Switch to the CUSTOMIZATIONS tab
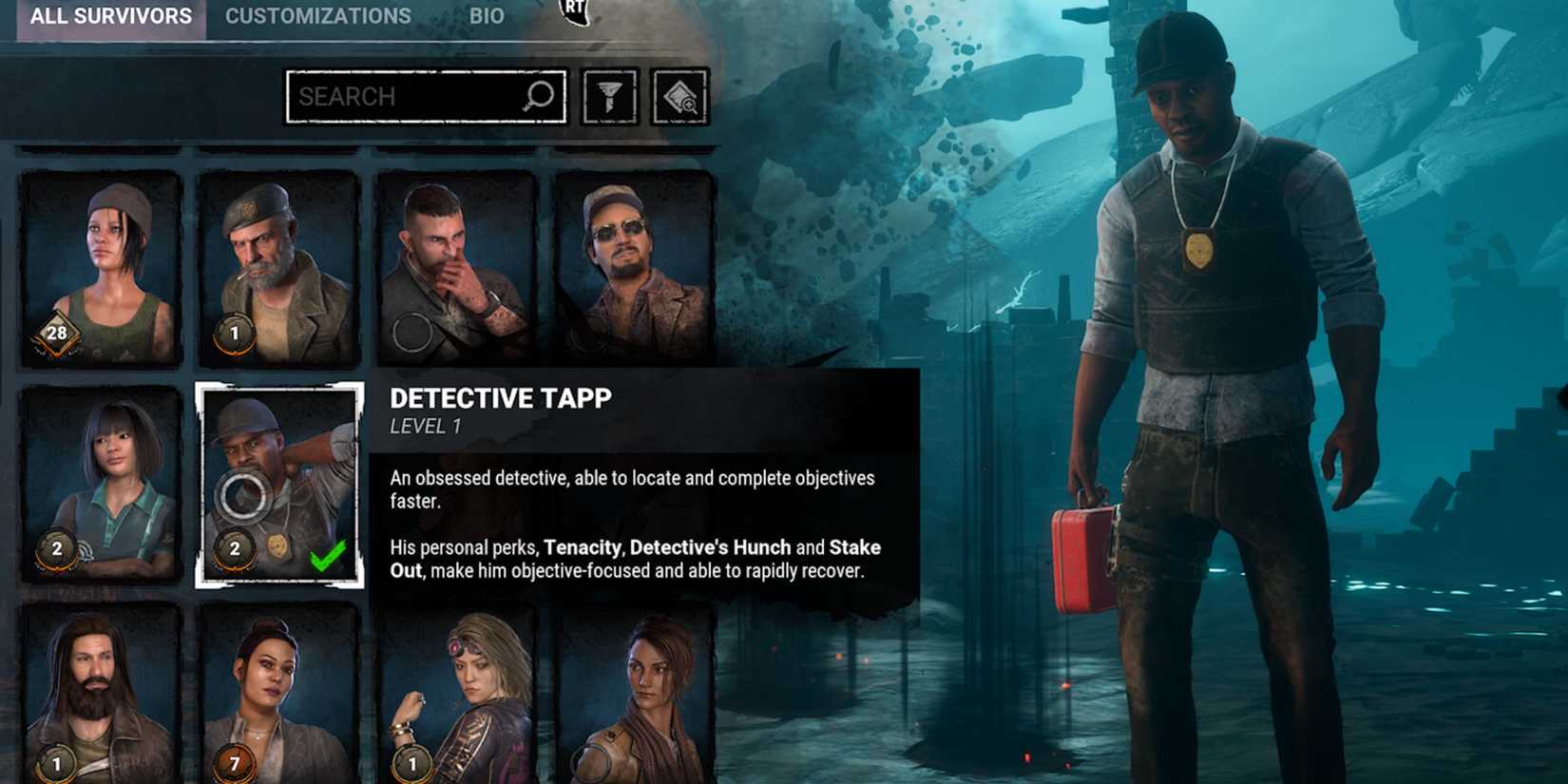This screenshot has width=1568, height=784. [317, 16]
